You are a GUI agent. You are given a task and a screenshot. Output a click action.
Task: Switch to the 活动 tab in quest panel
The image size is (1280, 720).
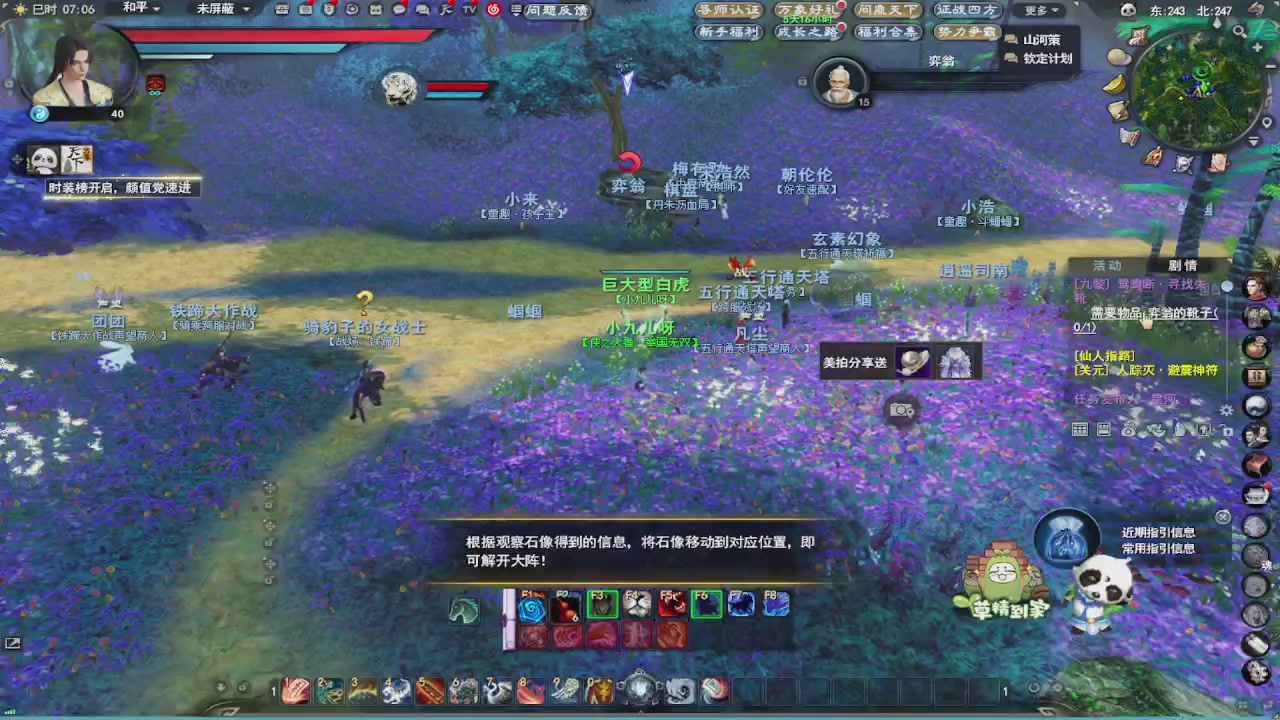click(x=1107, y=265)
